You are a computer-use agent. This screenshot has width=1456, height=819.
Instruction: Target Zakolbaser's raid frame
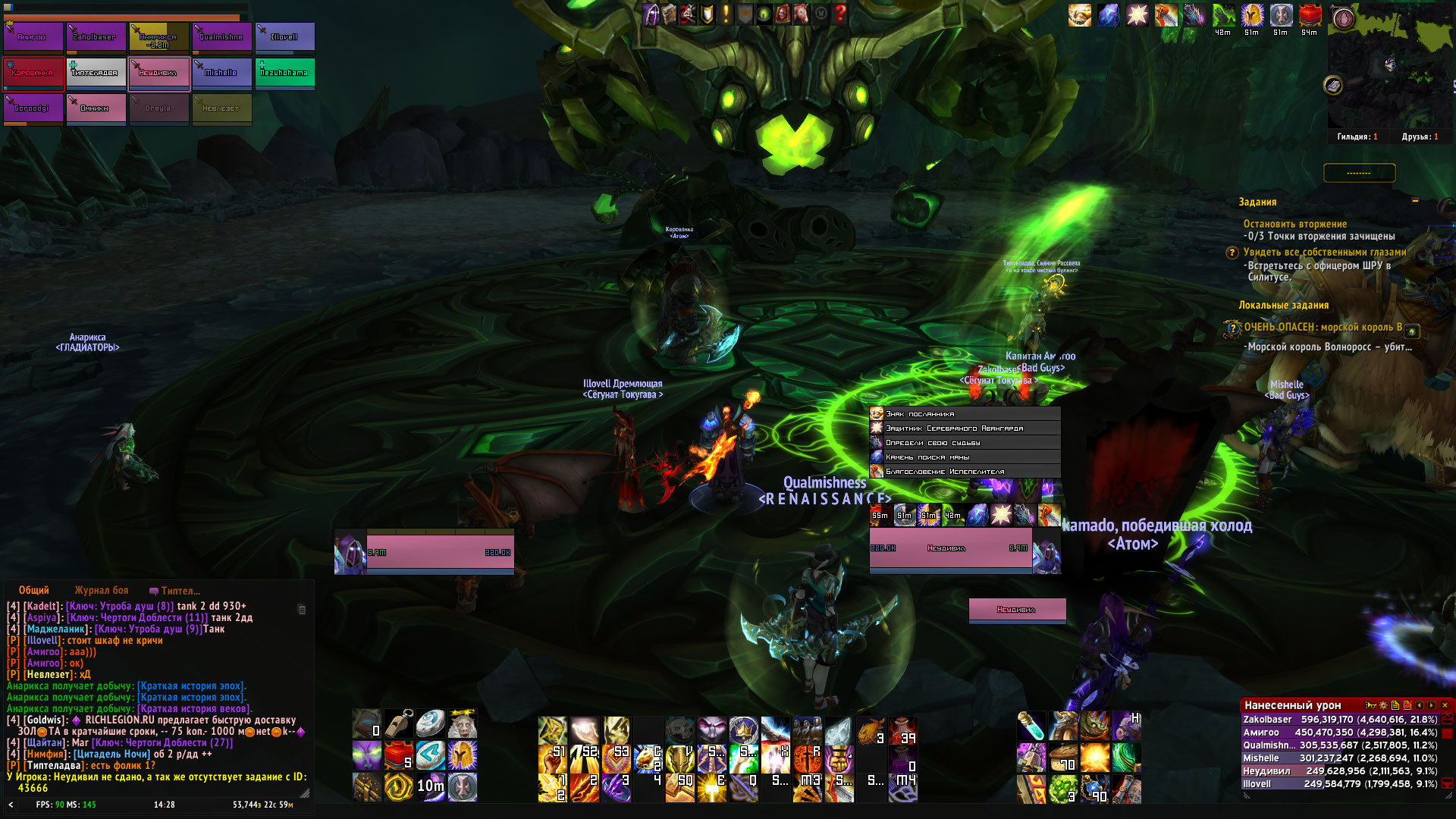pos(96,37)
